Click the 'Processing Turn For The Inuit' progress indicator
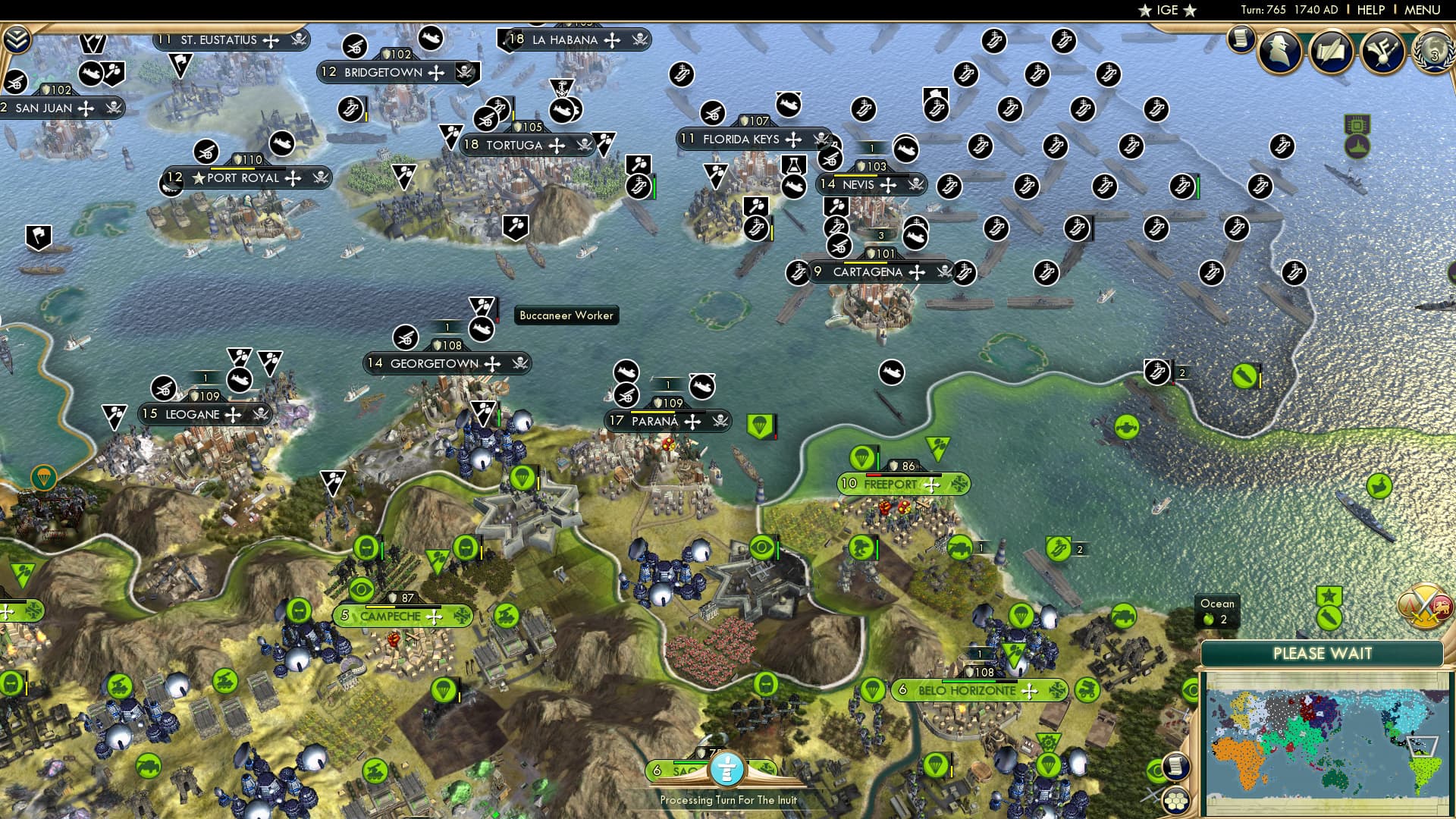The height and width of the screenshot is (819, 1456). pyautogui.click(x=726, y=770)
